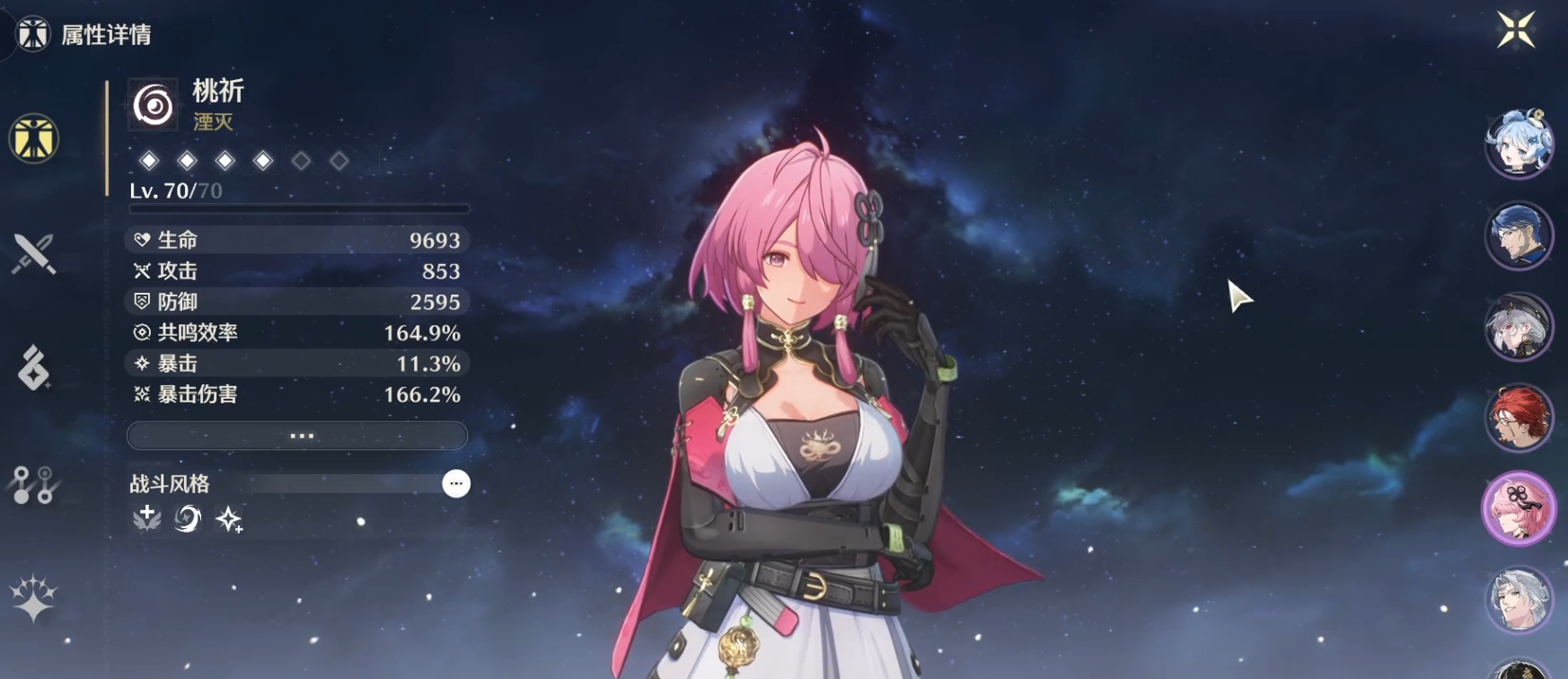Select the attributes tab with figure icon
The width and height of the screenshot is (1568, 679).
pyautogui.click(x=33, y=139)
